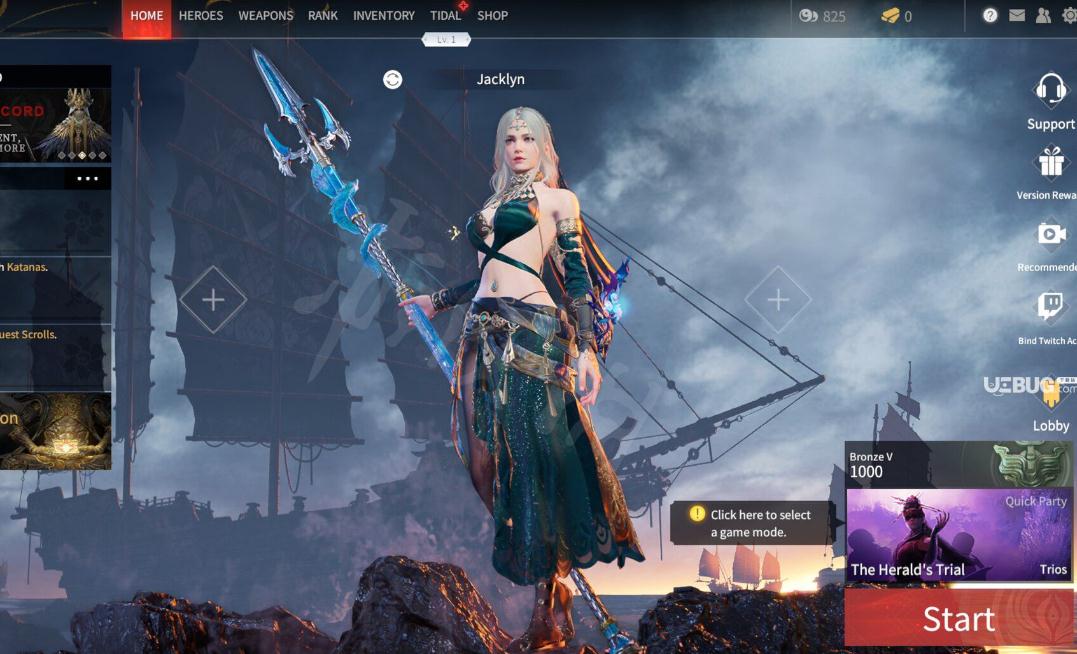The image size is (1077, 654).
Task: Open the three-dots options button
Action: [87, 179]
